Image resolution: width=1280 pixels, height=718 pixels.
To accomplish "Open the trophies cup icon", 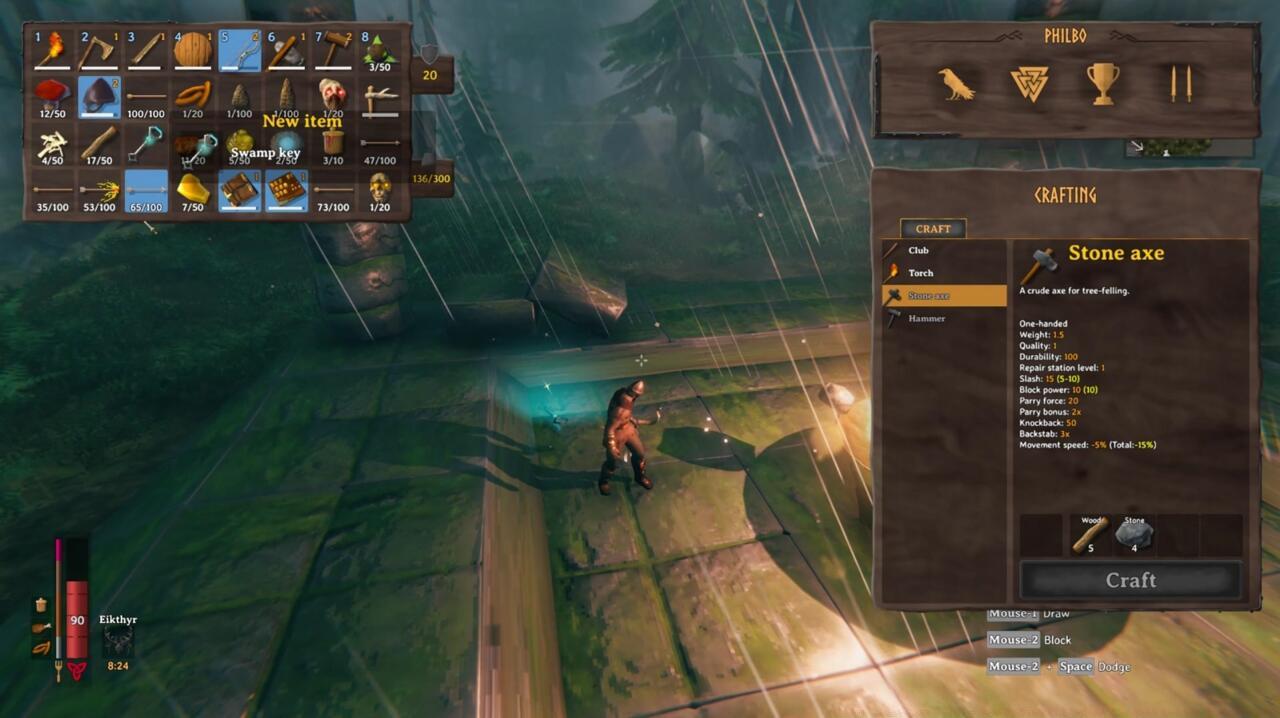I will 1103,85.
